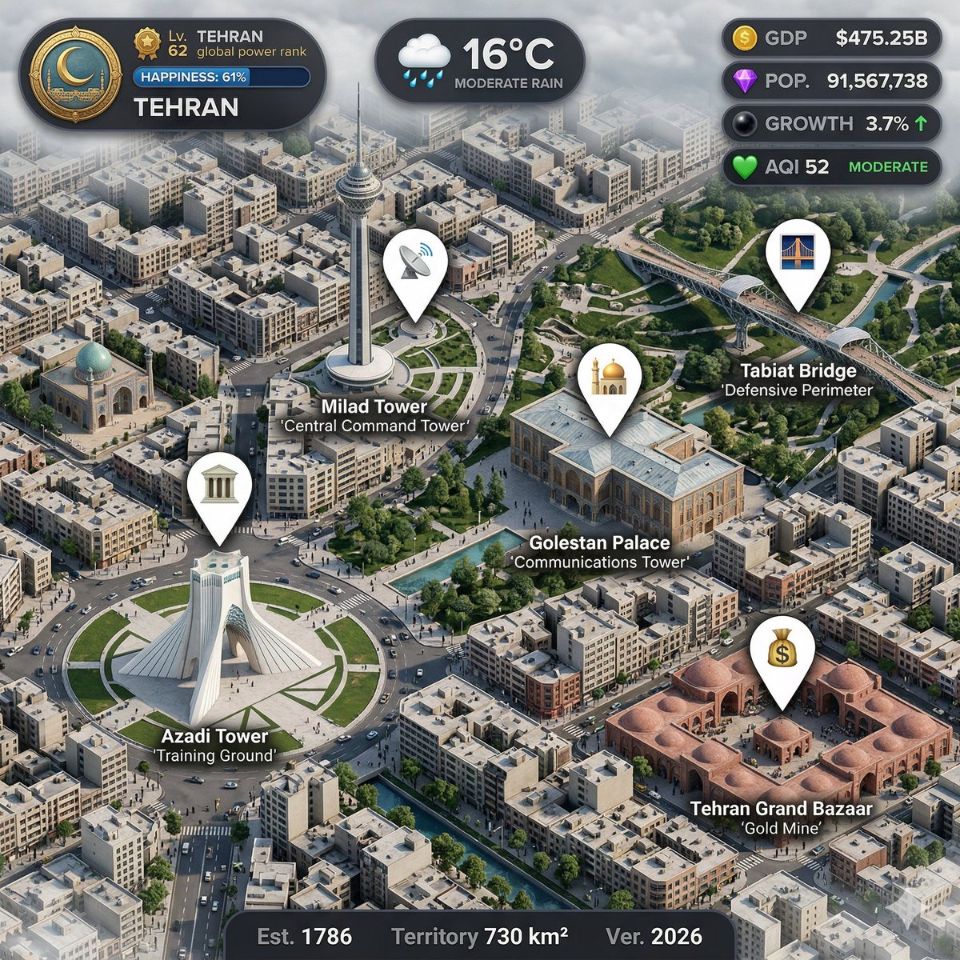Screen dimensions: 960x960
Task: Open the Growth rate panel
Action: pos(830,124)
